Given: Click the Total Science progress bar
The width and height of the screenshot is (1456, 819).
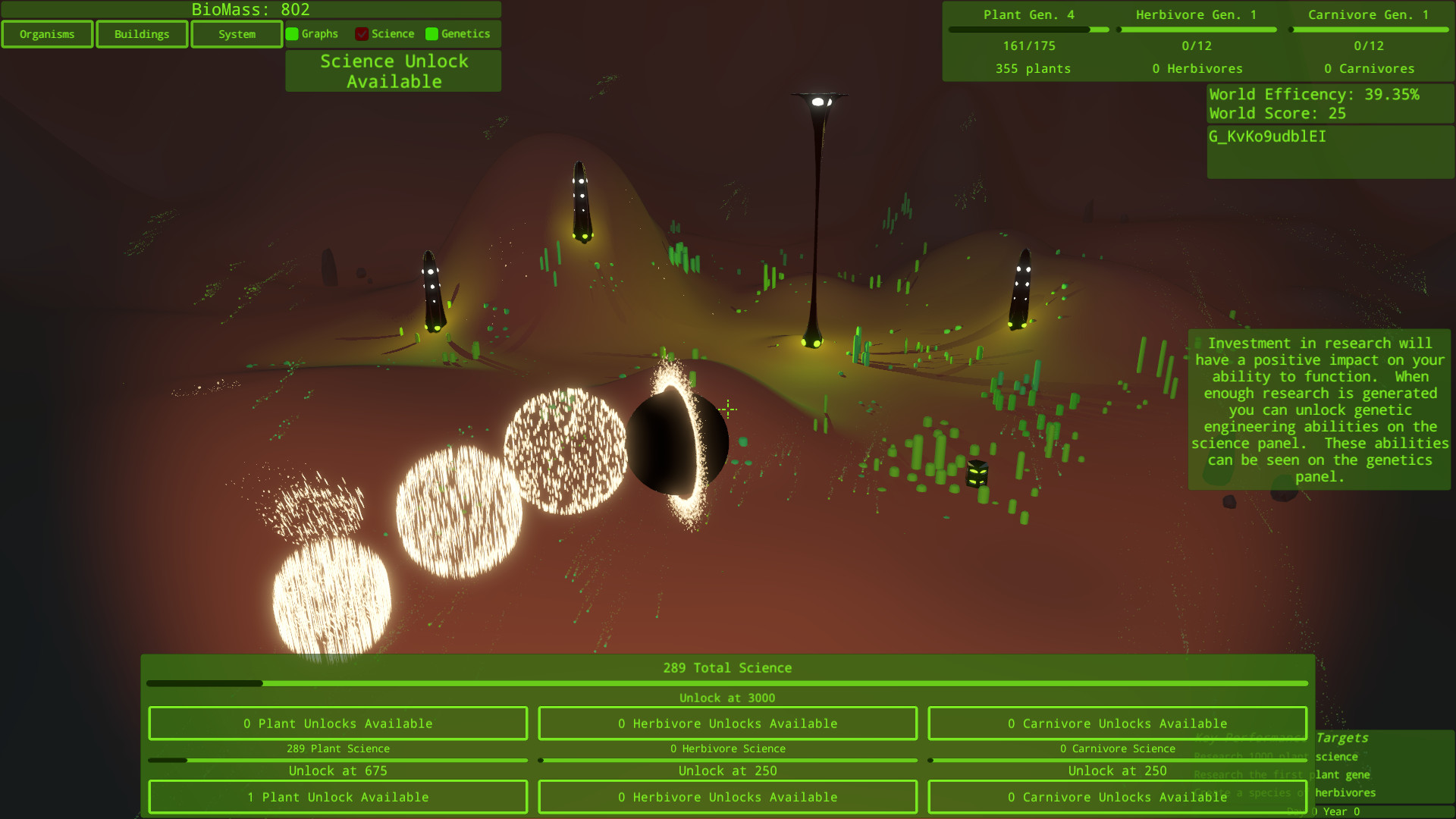Looking at the screenshot, I should (727, 683).
